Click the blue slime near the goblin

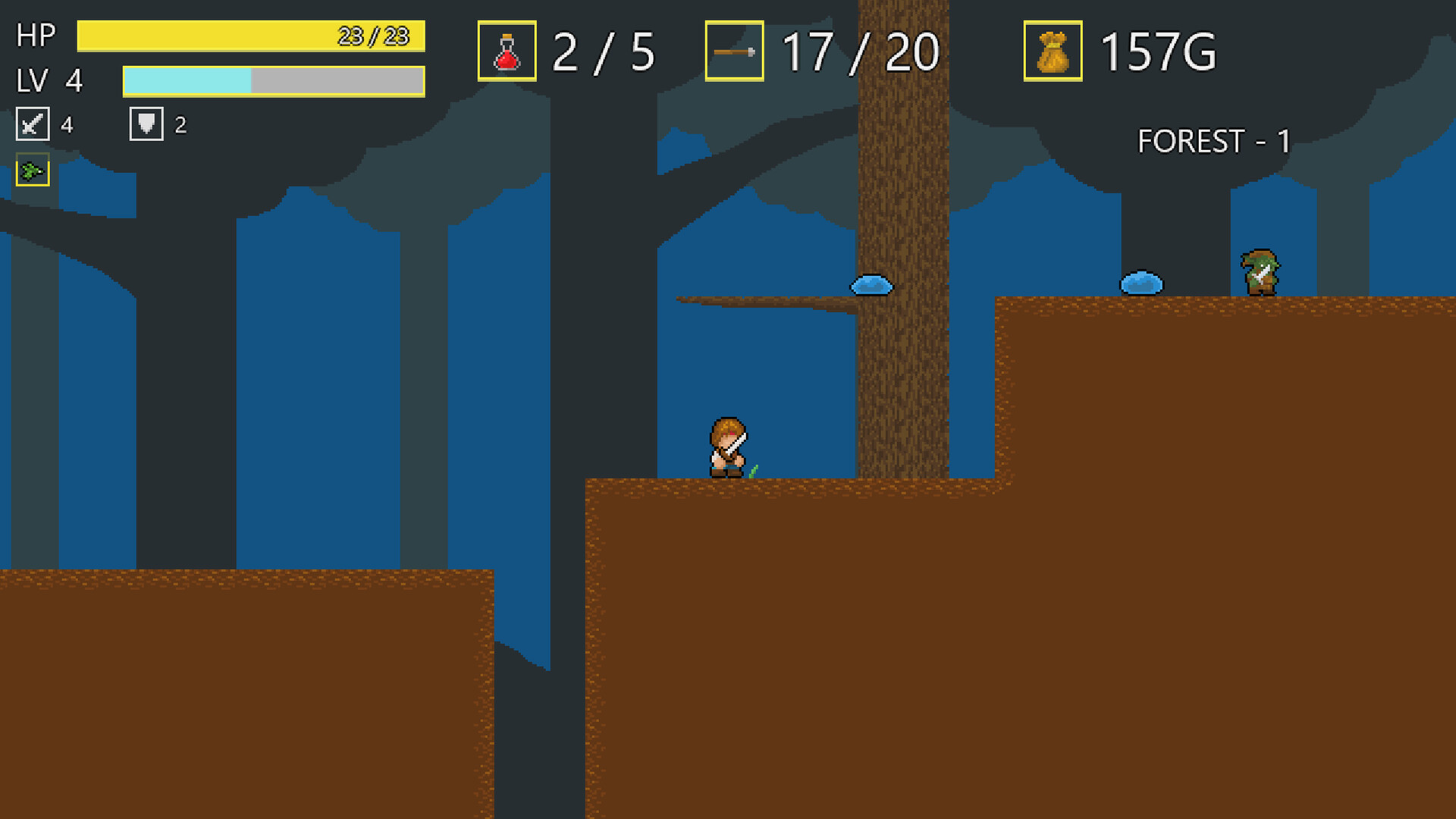tap(1140, 282)
